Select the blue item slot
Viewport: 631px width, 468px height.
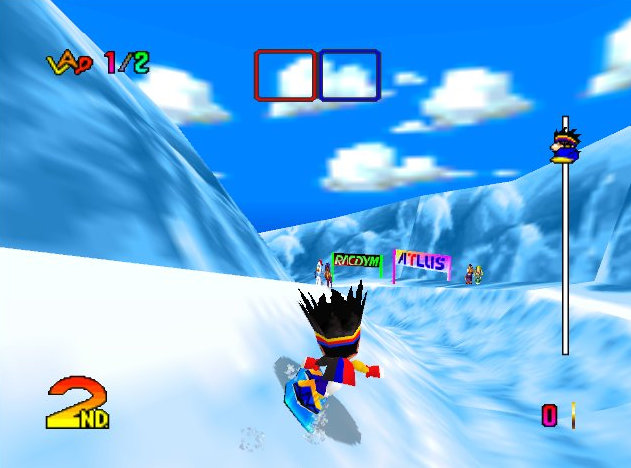tap(349, 75)
